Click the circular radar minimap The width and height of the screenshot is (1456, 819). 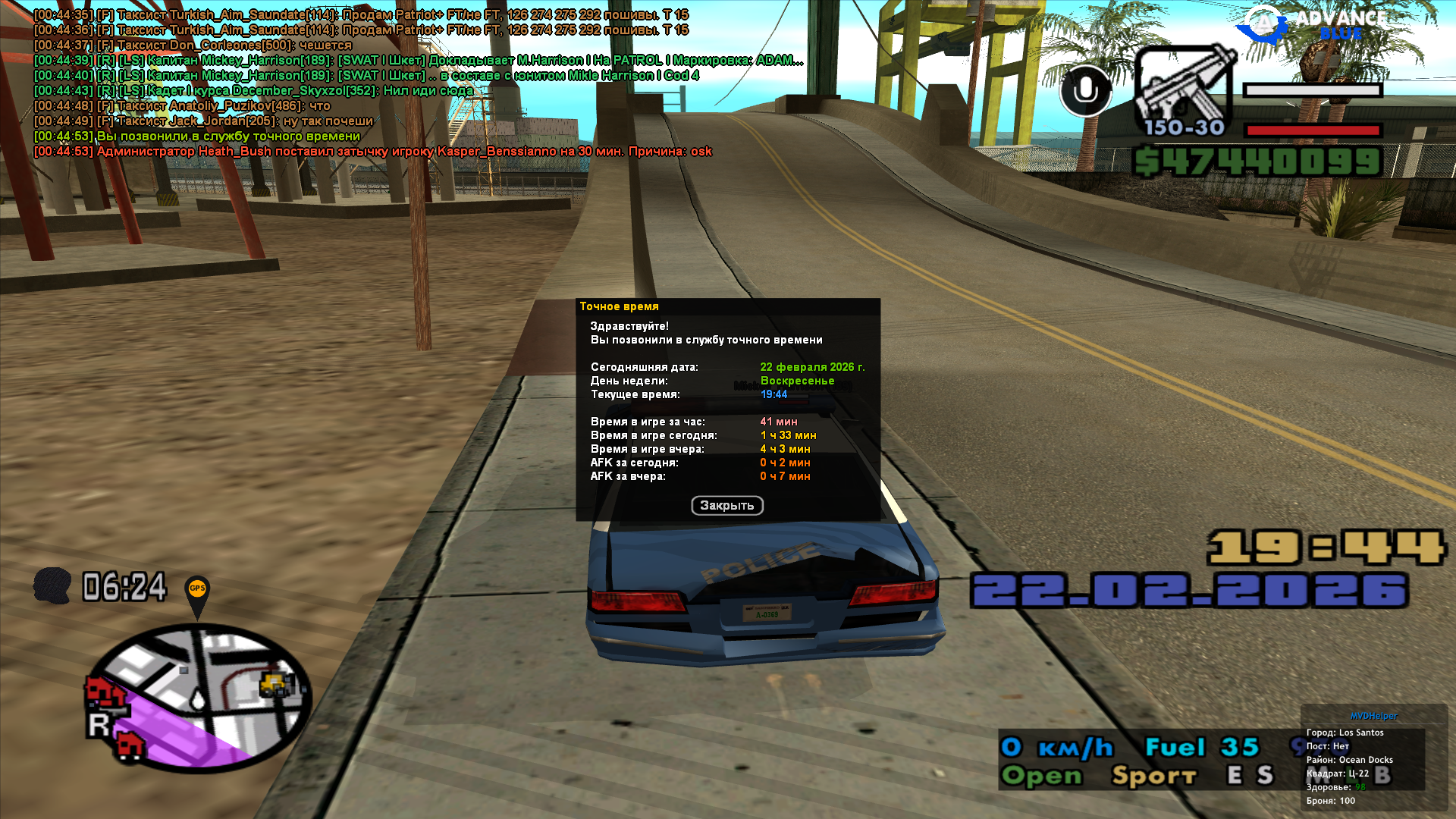pos(199,696)
